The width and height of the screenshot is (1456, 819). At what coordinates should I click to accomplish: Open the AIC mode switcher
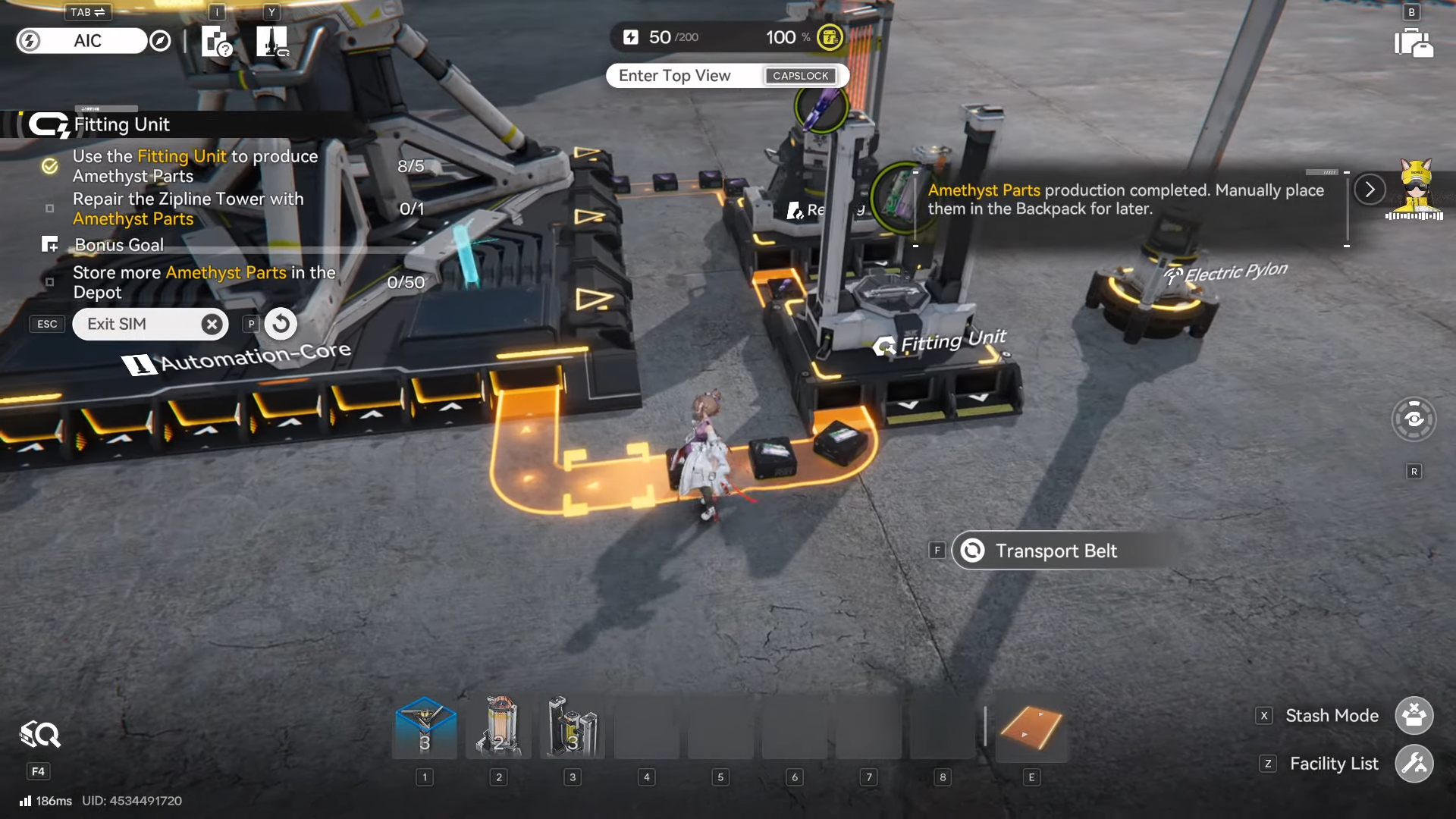(86, 41)
